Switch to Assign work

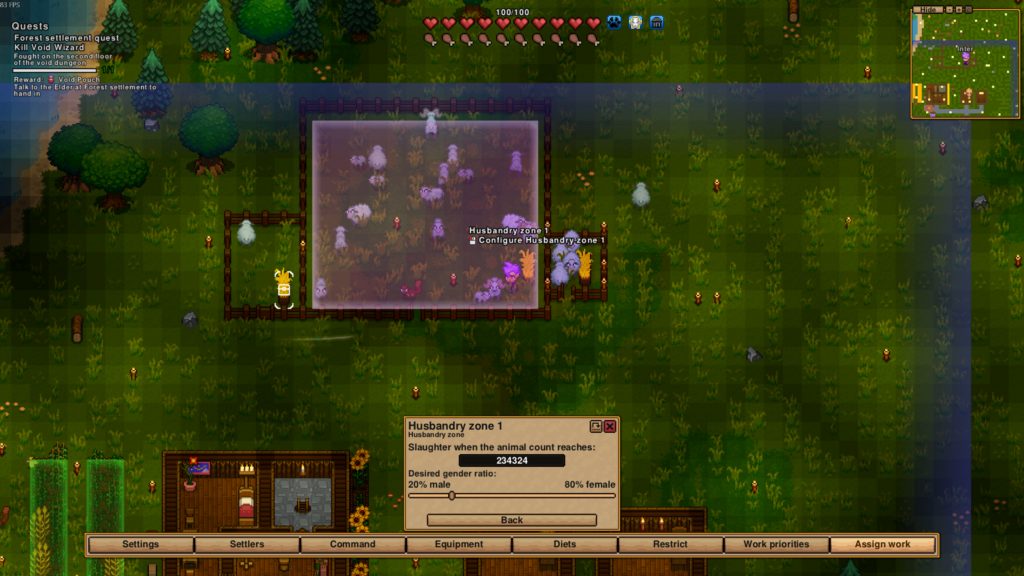[x=883, y=545]
